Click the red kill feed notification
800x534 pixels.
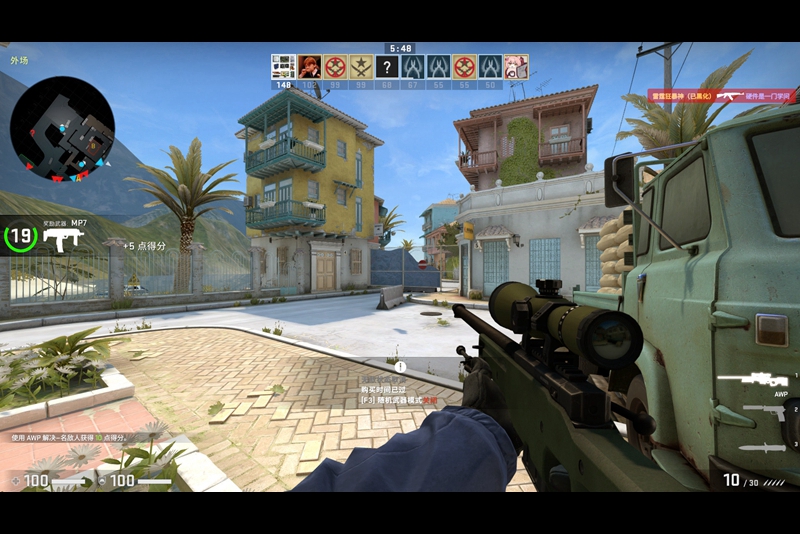coord(720,96)
